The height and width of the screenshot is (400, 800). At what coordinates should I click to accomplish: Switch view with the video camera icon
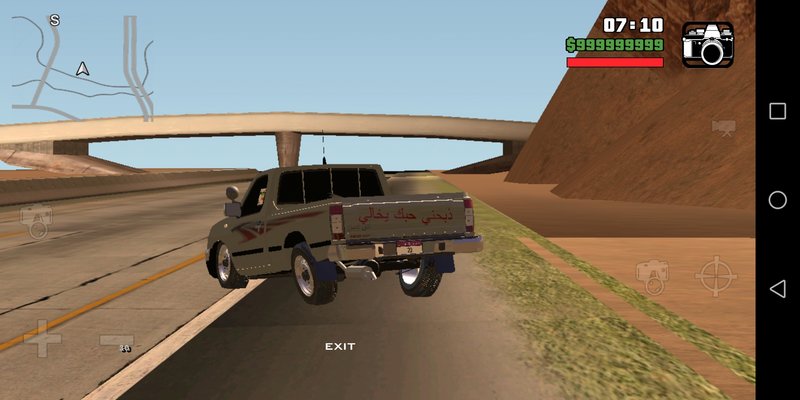tap(724, 128)
